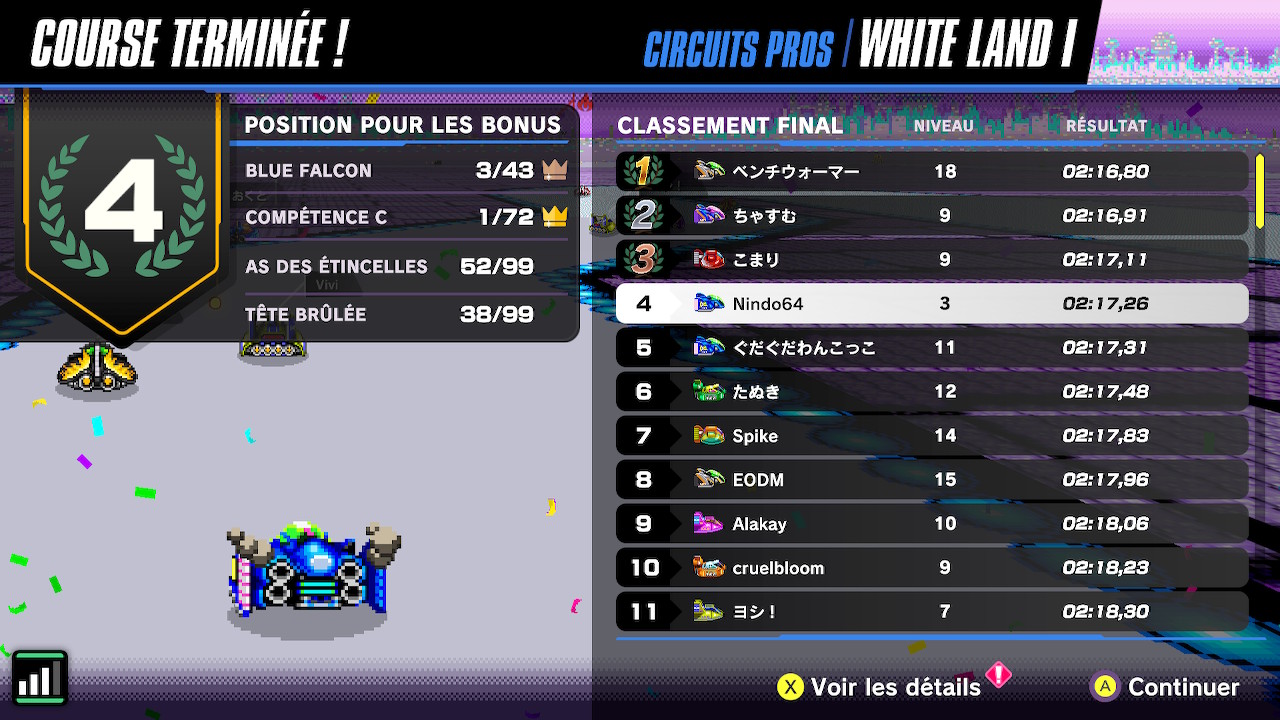The width and height of the screenshot is (1280, 720).
Task: Open the signal bars connection icon
Action: pos(40,679)
